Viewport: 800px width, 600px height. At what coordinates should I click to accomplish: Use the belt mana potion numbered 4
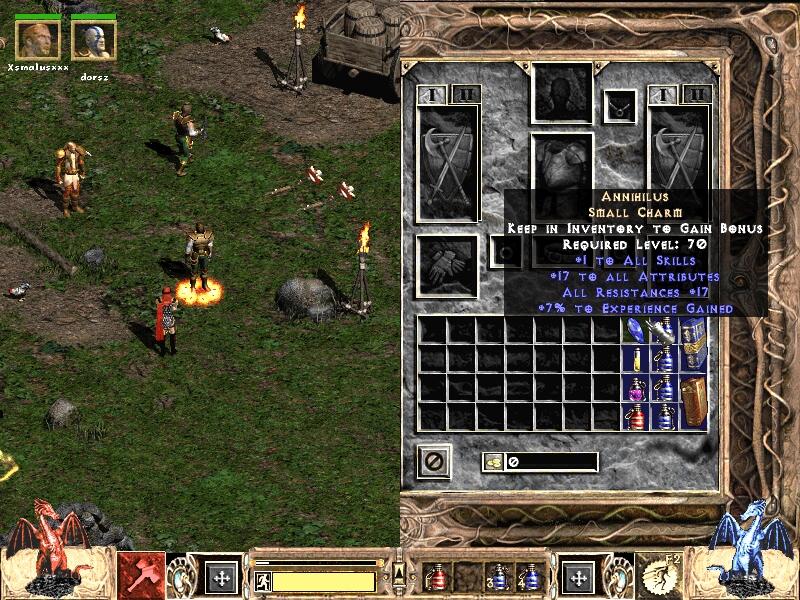(527, 577)
